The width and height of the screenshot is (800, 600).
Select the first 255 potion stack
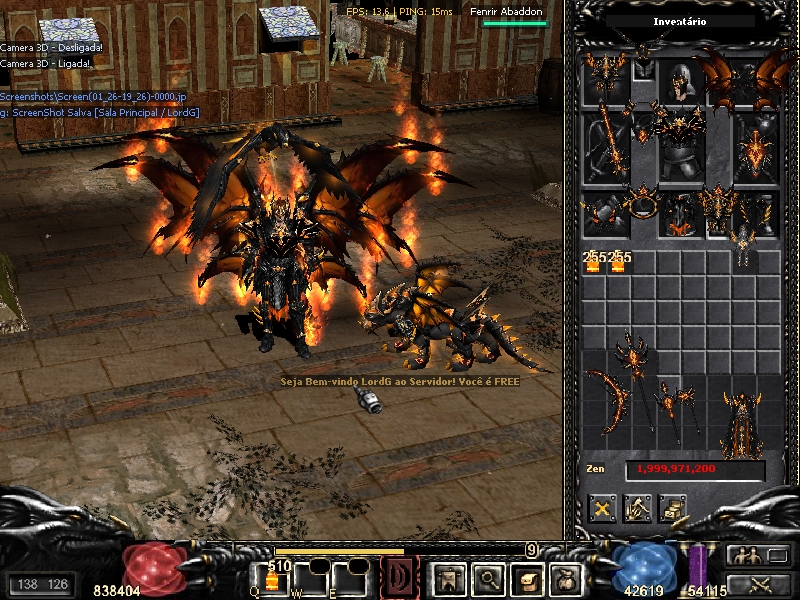point(593,261)
